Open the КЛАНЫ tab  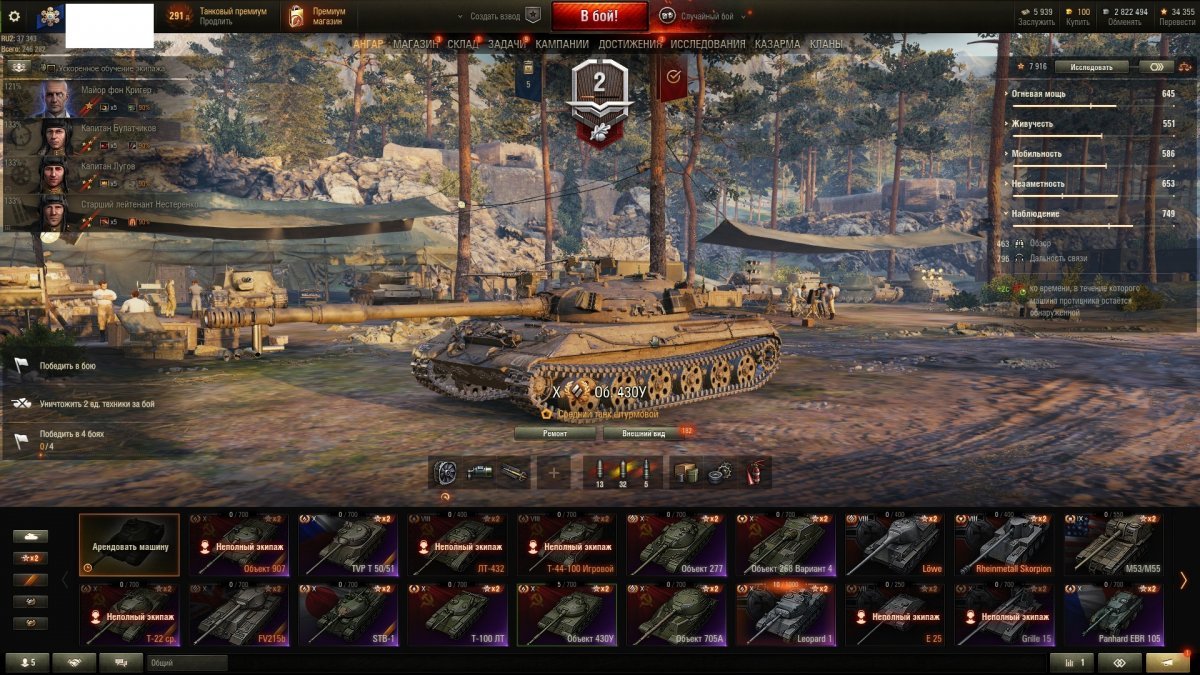[x=825, y=44]
